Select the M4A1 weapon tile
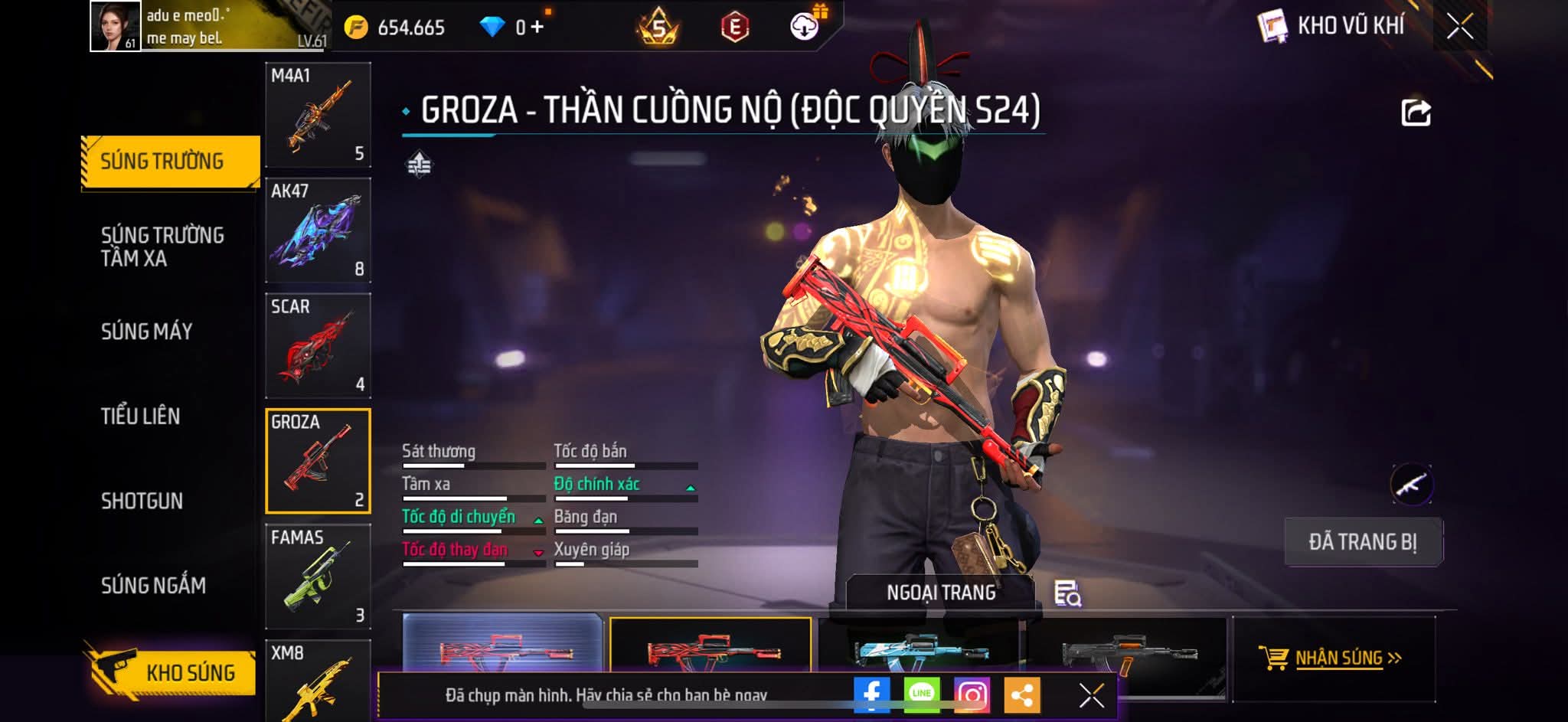The height and width of the screenshot is (722, 1568). point(318,115)
